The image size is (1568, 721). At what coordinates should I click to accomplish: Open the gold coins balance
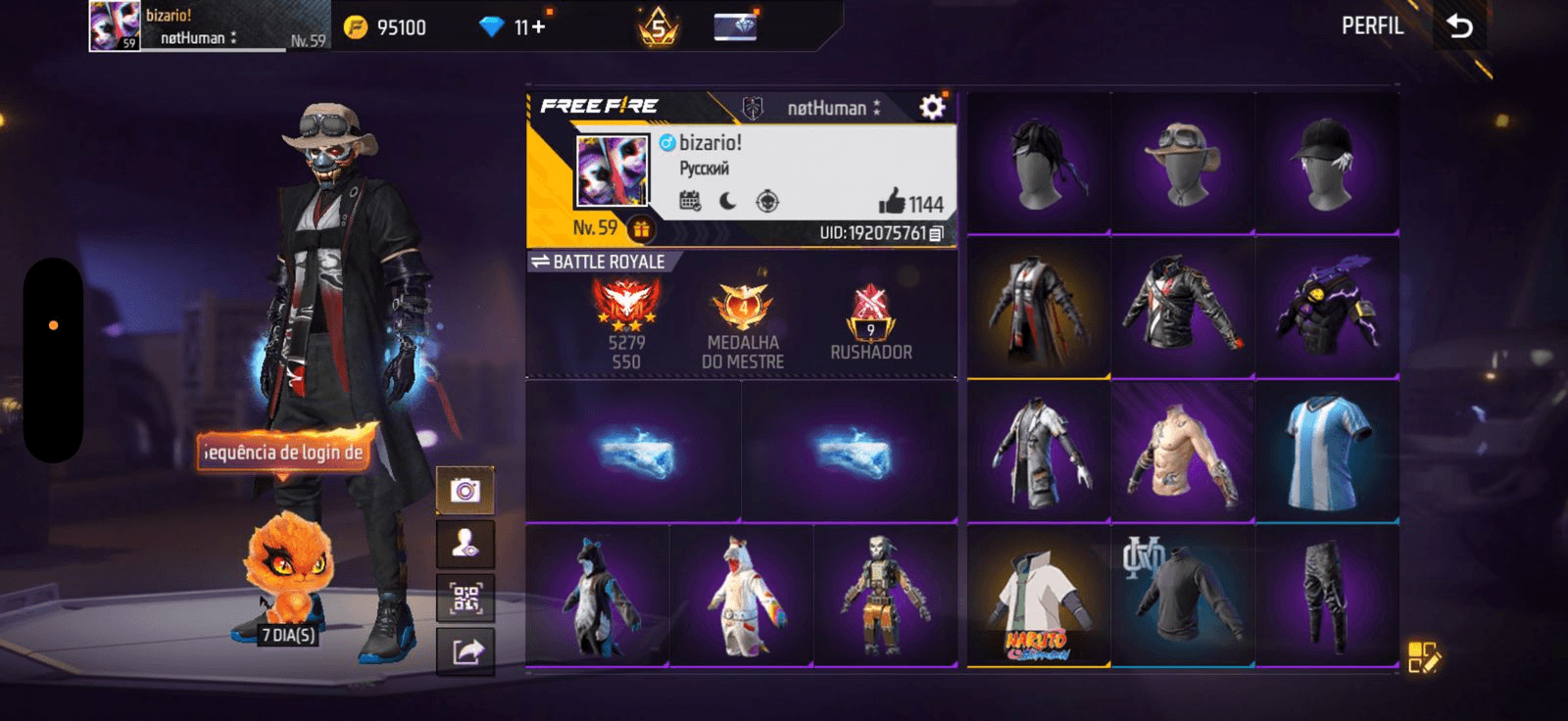click(388, 27)
